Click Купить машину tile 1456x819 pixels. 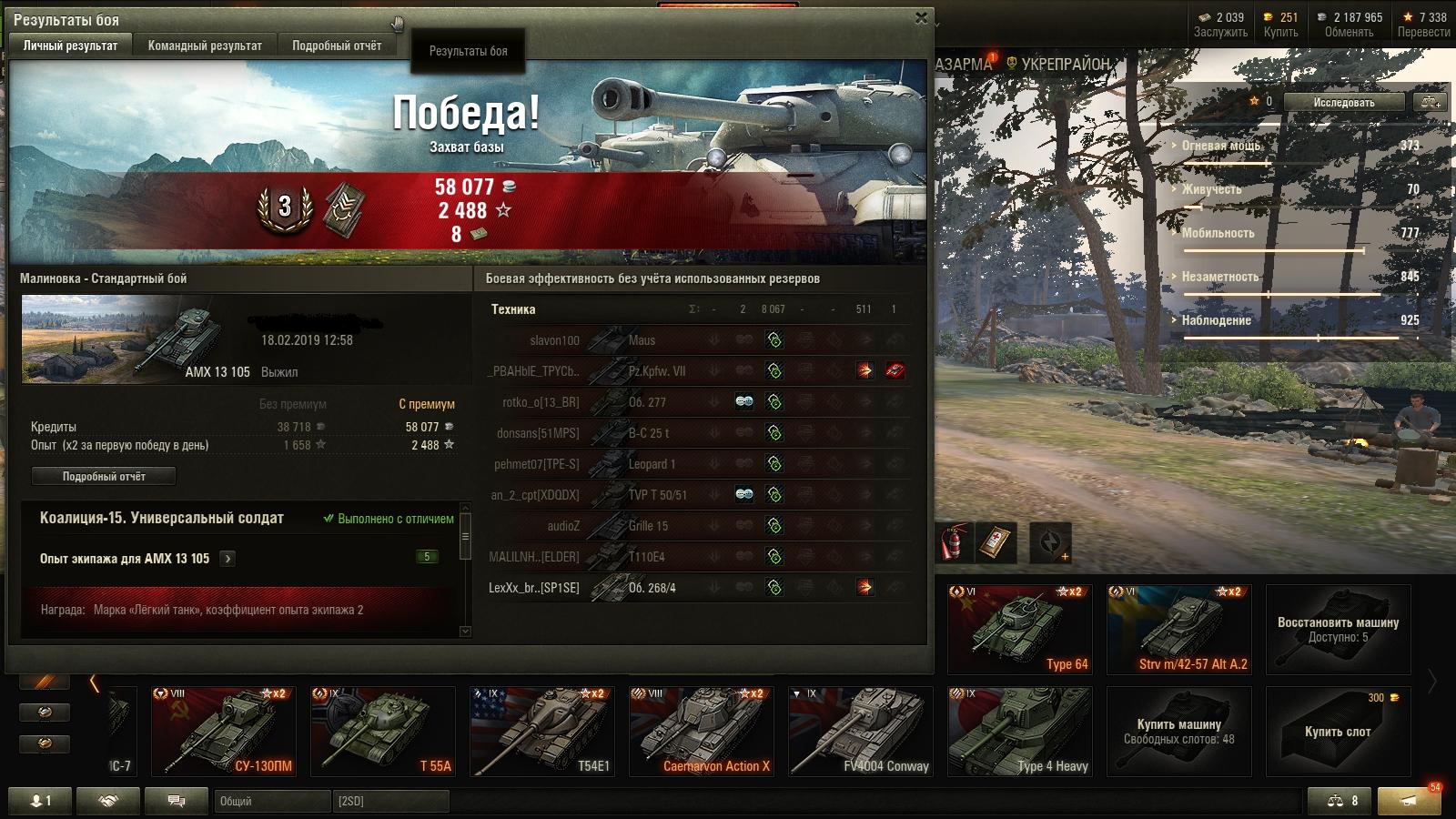point(1179,731)
